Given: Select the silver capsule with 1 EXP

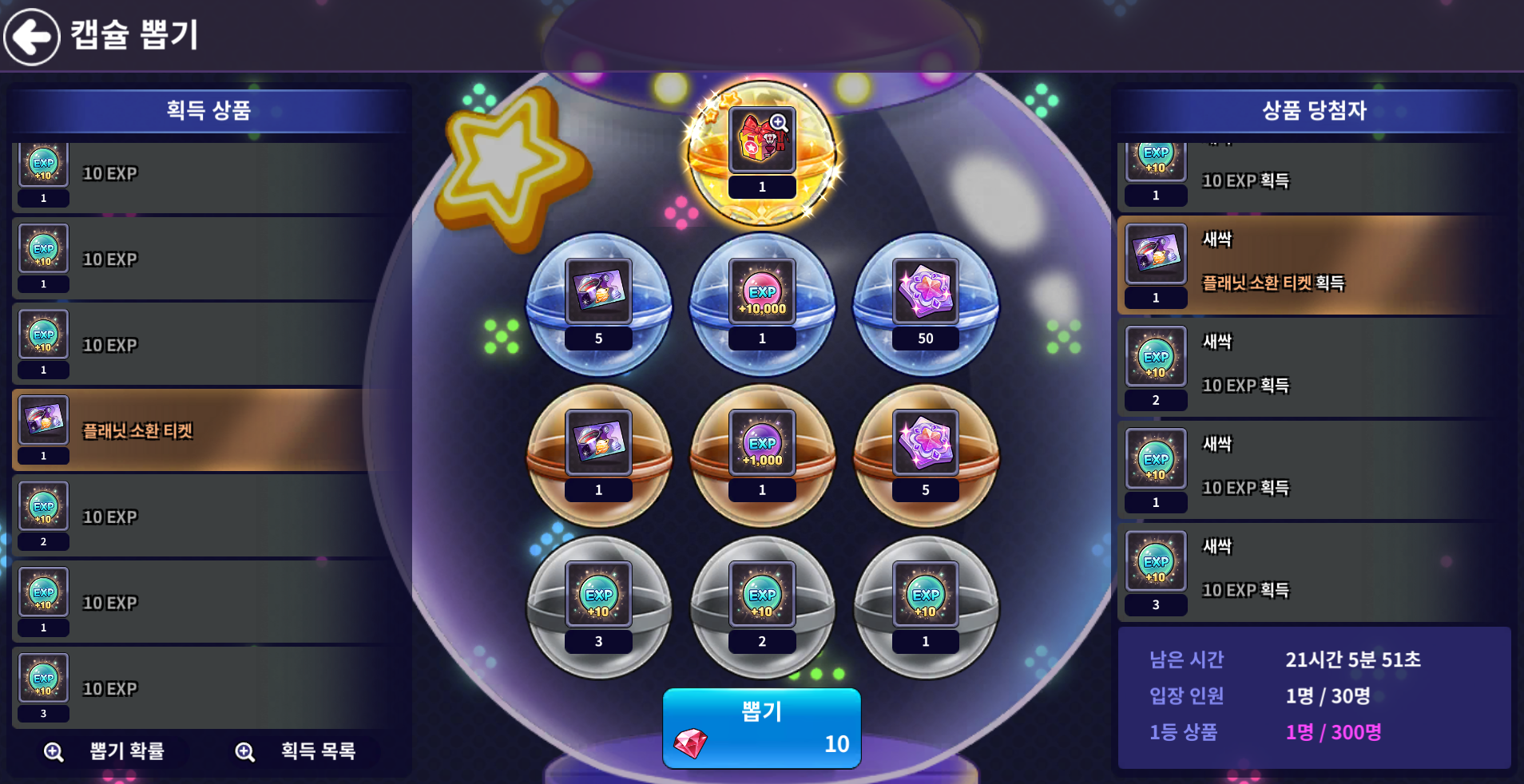Looking at the screenshot, I should 926,607.
